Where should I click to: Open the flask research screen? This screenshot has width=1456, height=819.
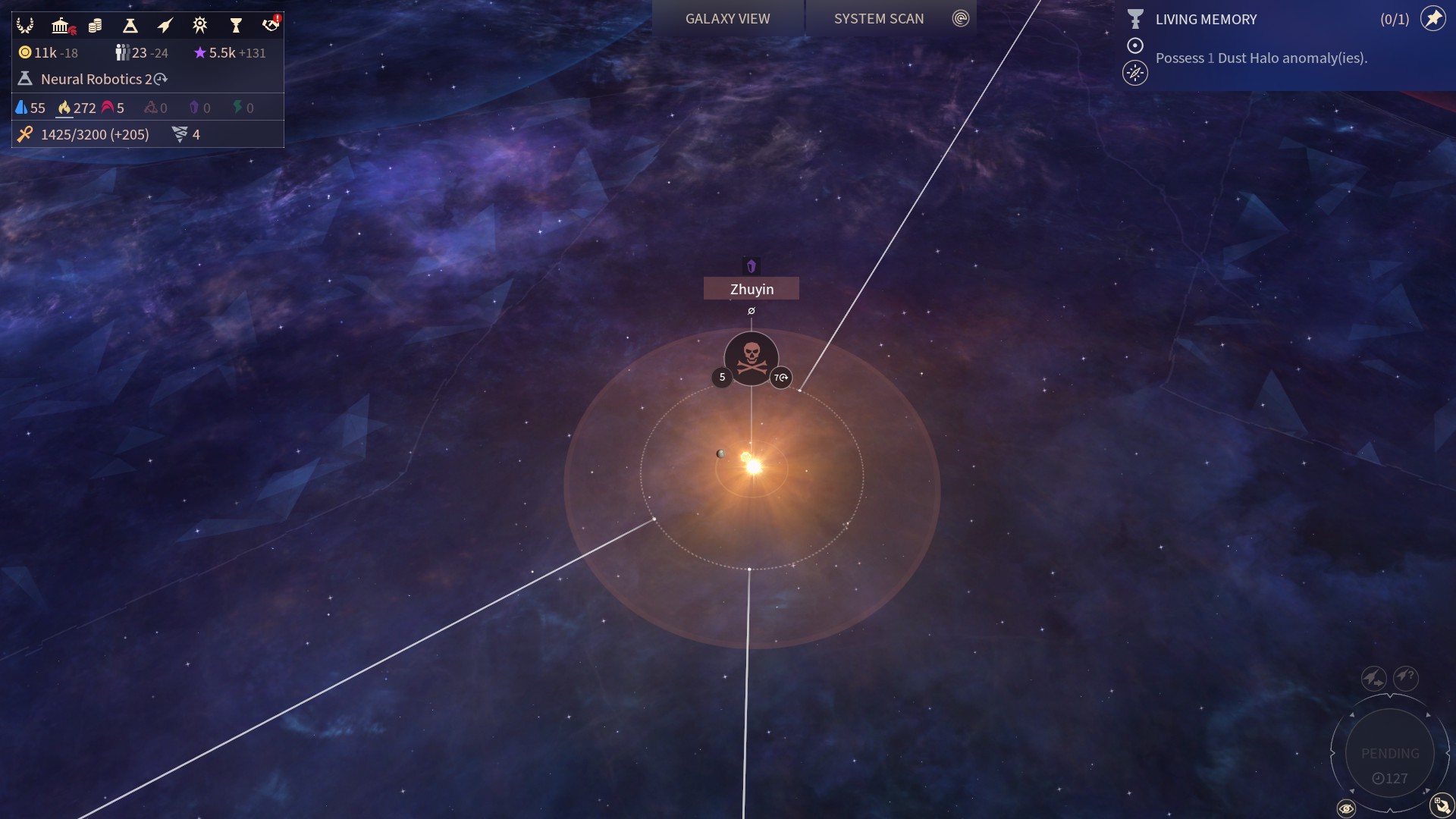tap(130, 26)
